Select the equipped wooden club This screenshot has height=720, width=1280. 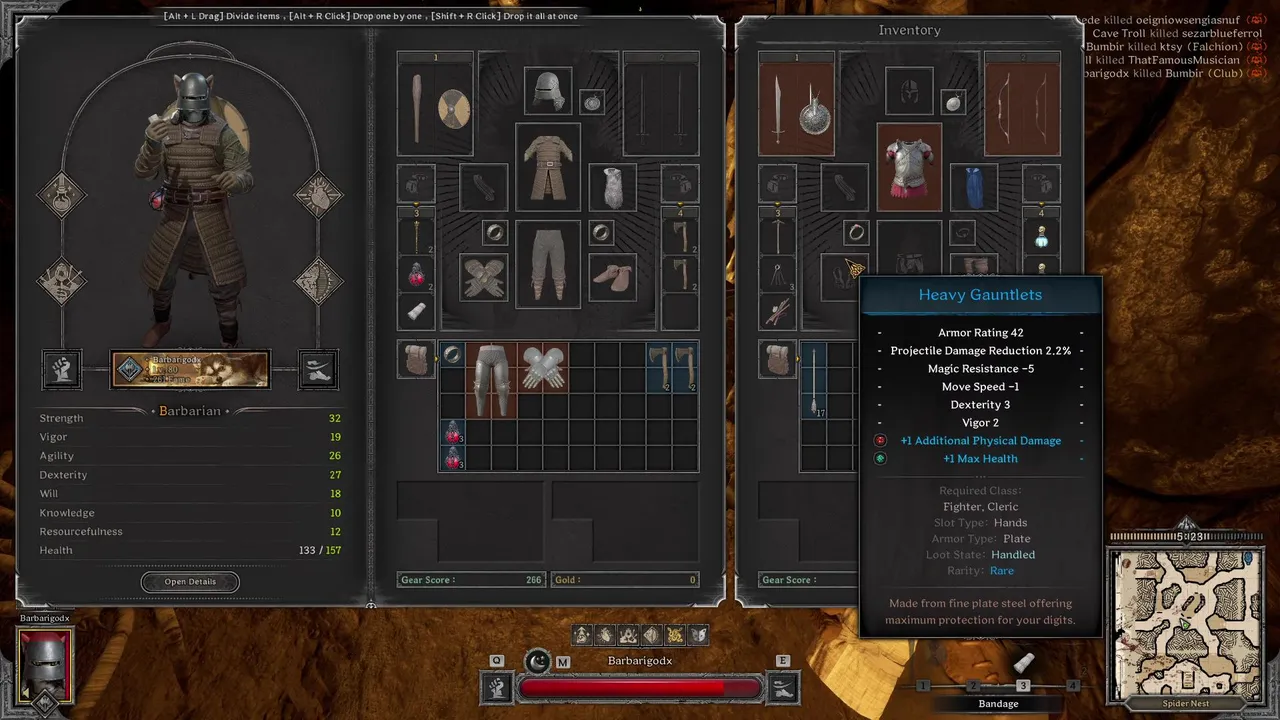[417, 108]
